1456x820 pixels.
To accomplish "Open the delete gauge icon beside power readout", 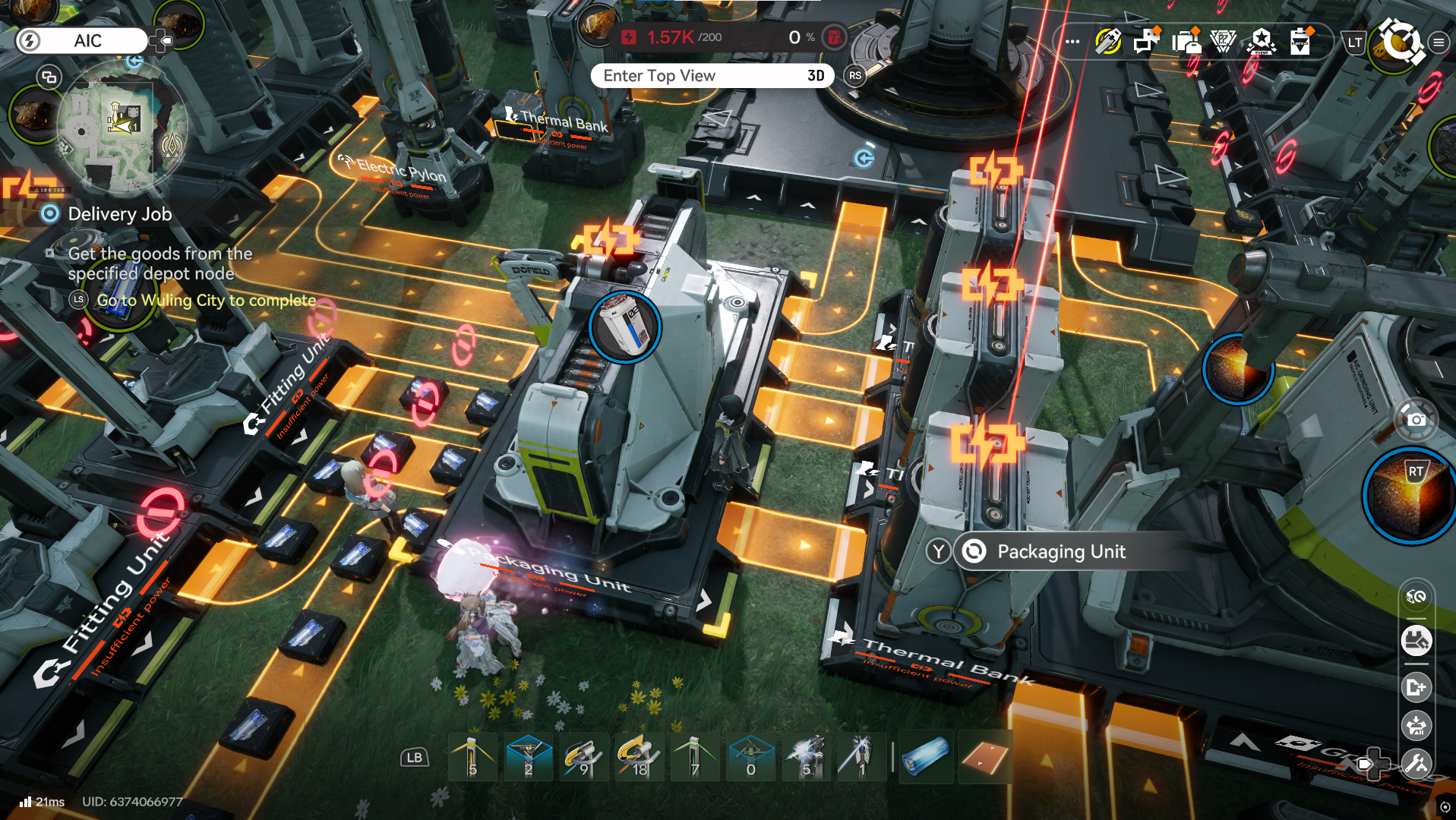I will coord(834,37).
